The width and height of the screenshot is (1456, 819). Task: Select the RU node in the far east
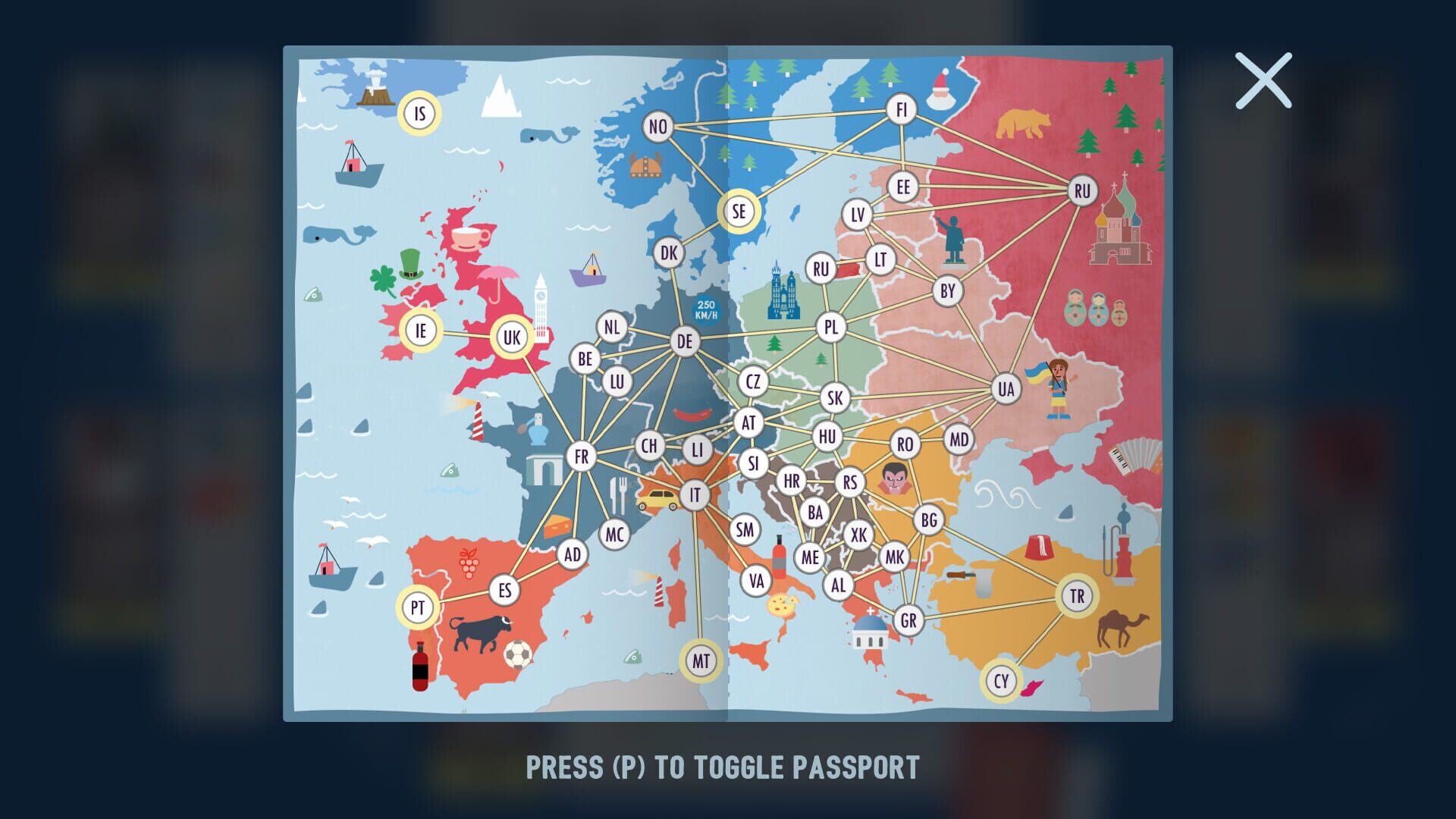pos(1081,192)
